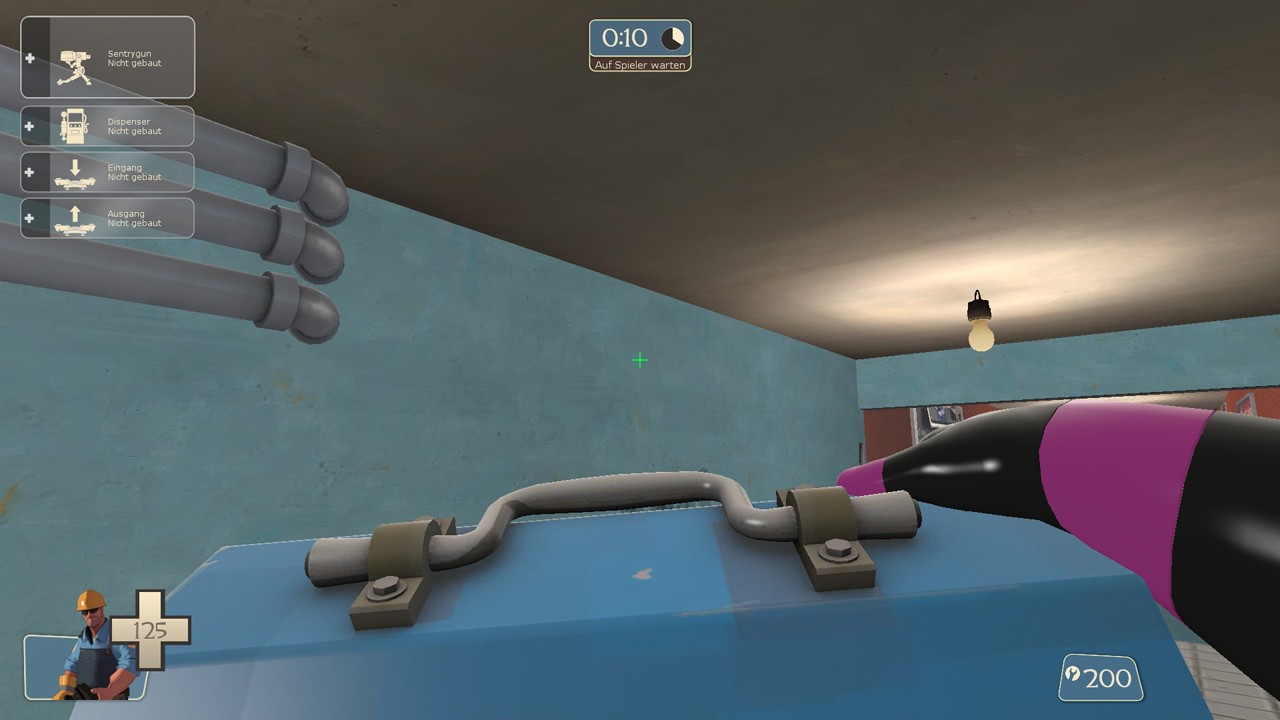
Task: Toggle the Dispenser panel plus marker
Action: coord(29,125)
